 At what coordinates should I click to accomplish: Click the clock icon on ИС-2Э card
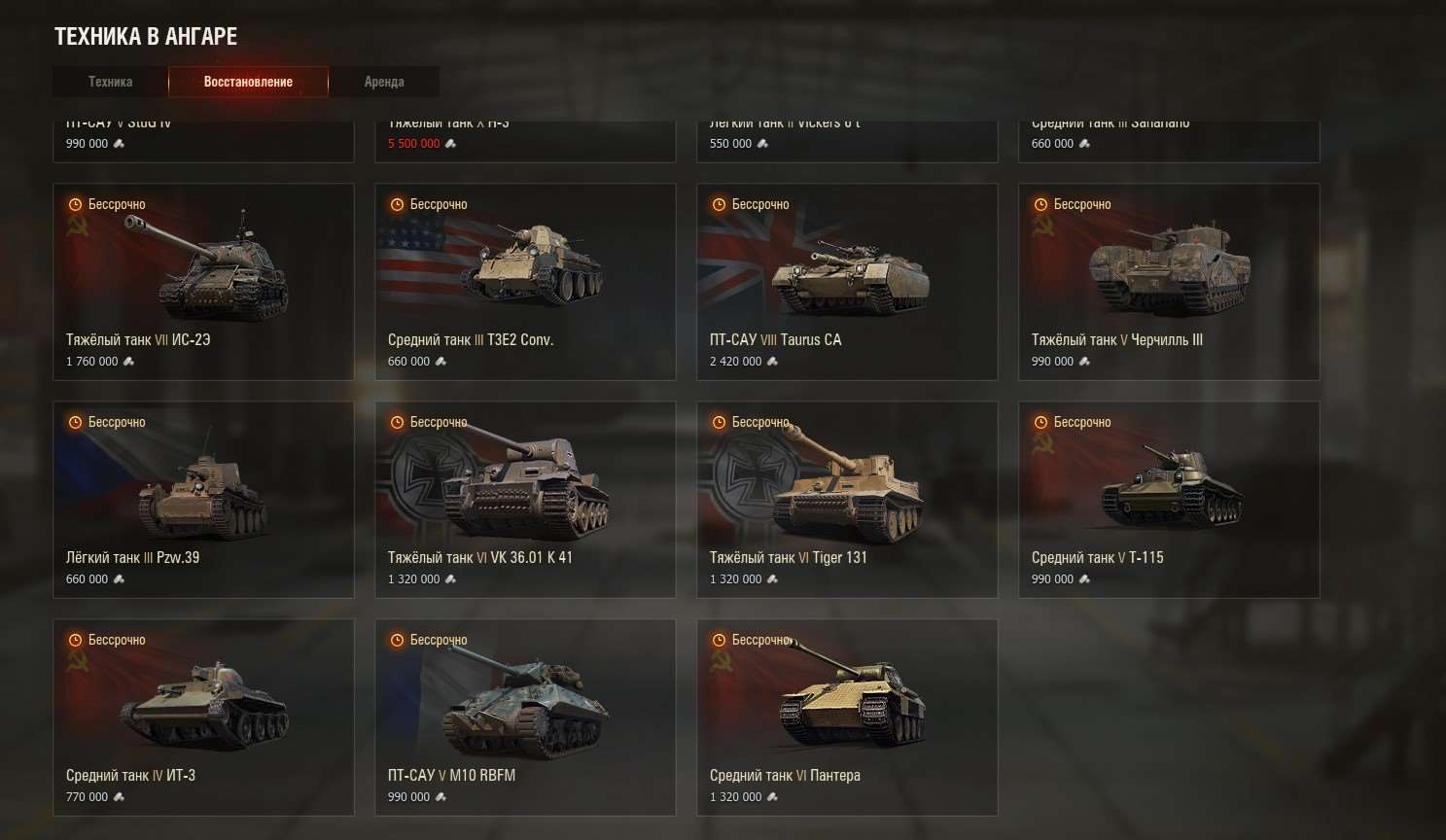pos(75,204)
